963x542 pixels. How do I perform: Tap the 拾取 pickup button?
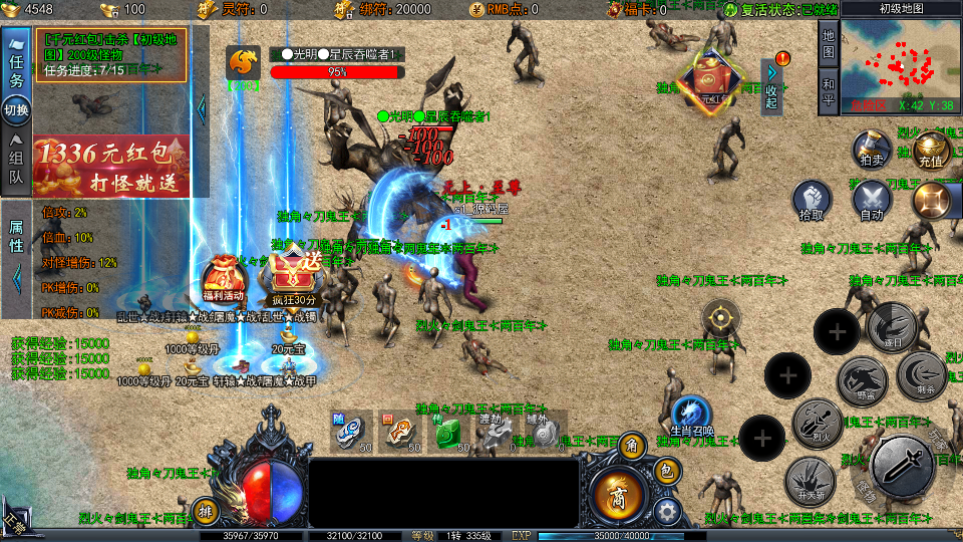click(813, 200)
